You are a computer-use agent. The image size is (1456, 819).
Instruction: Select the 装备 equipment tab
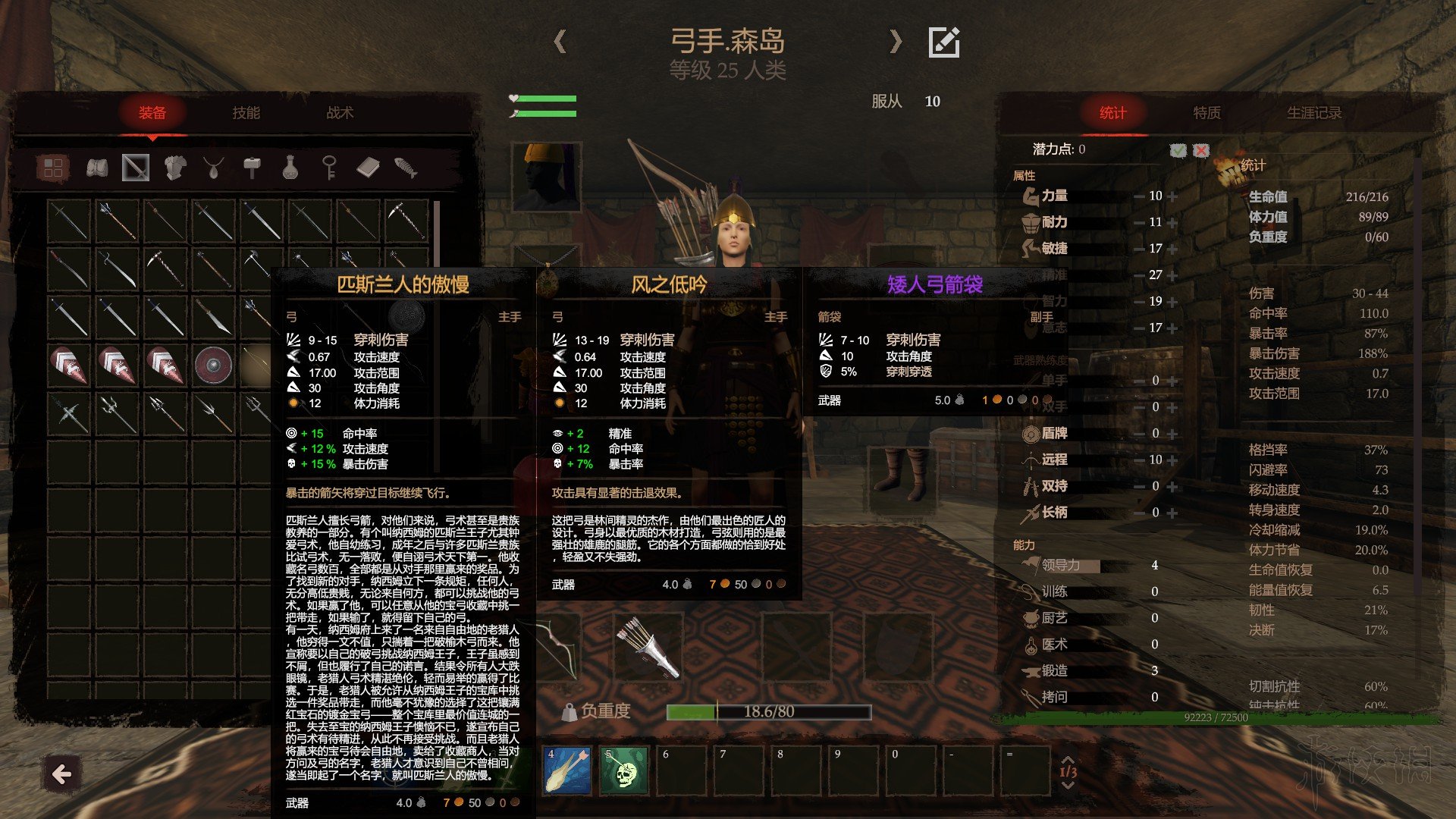click(x=152, y=113)
